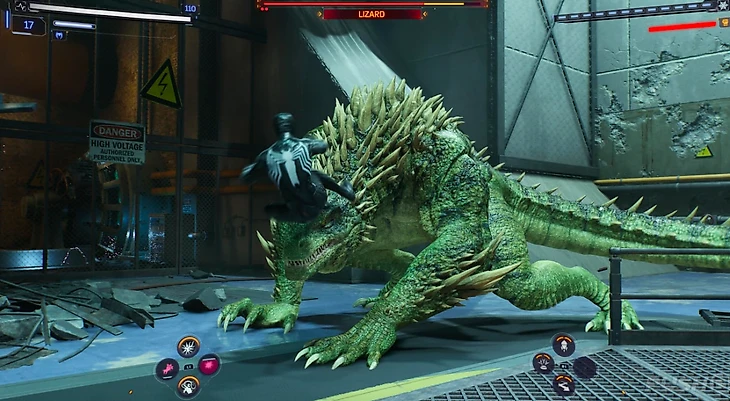Select the symbiote grab ability icon
730x401 pixels.
click(x=187, y=386)
